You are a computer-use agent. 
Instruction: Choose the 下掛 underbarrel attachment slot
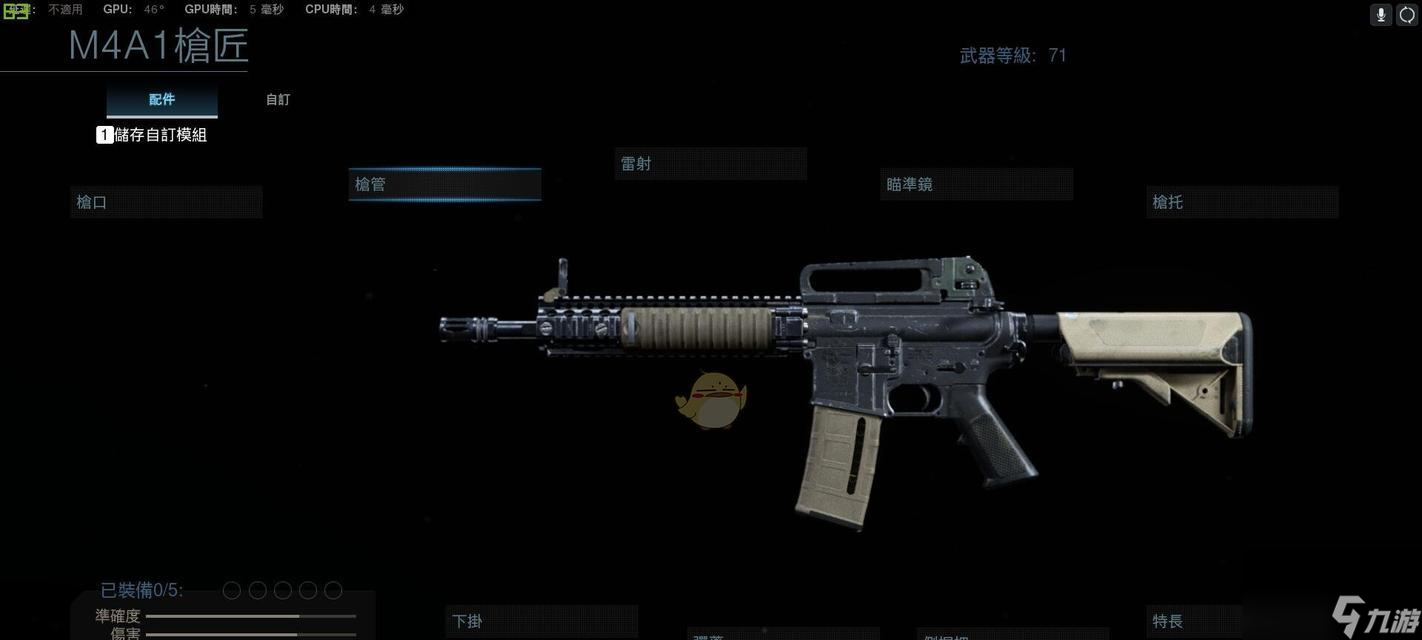pos(541,621)
